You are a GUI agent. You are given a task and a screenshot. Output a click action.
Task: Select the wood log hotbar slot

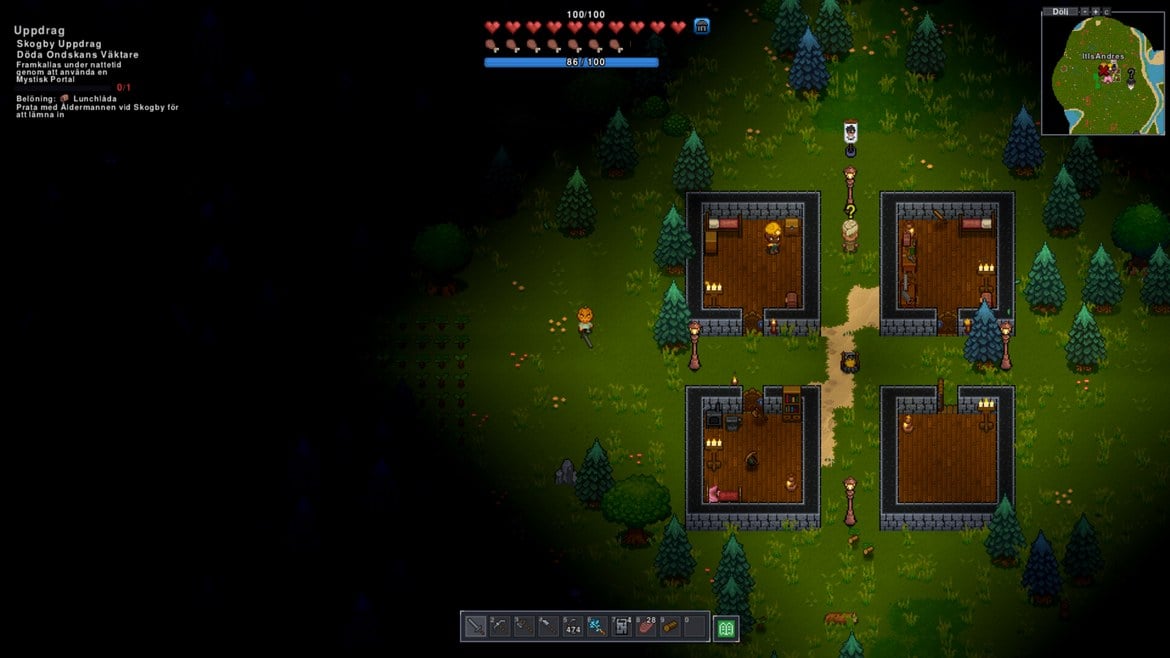(670, 627)
